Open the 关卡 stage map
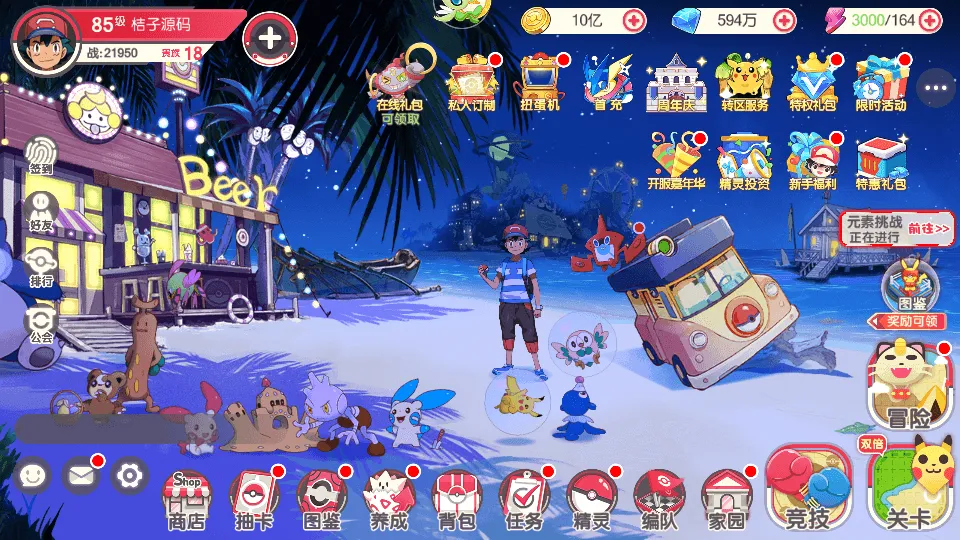Screen dimensions: 960x540 tap(909, 489)
